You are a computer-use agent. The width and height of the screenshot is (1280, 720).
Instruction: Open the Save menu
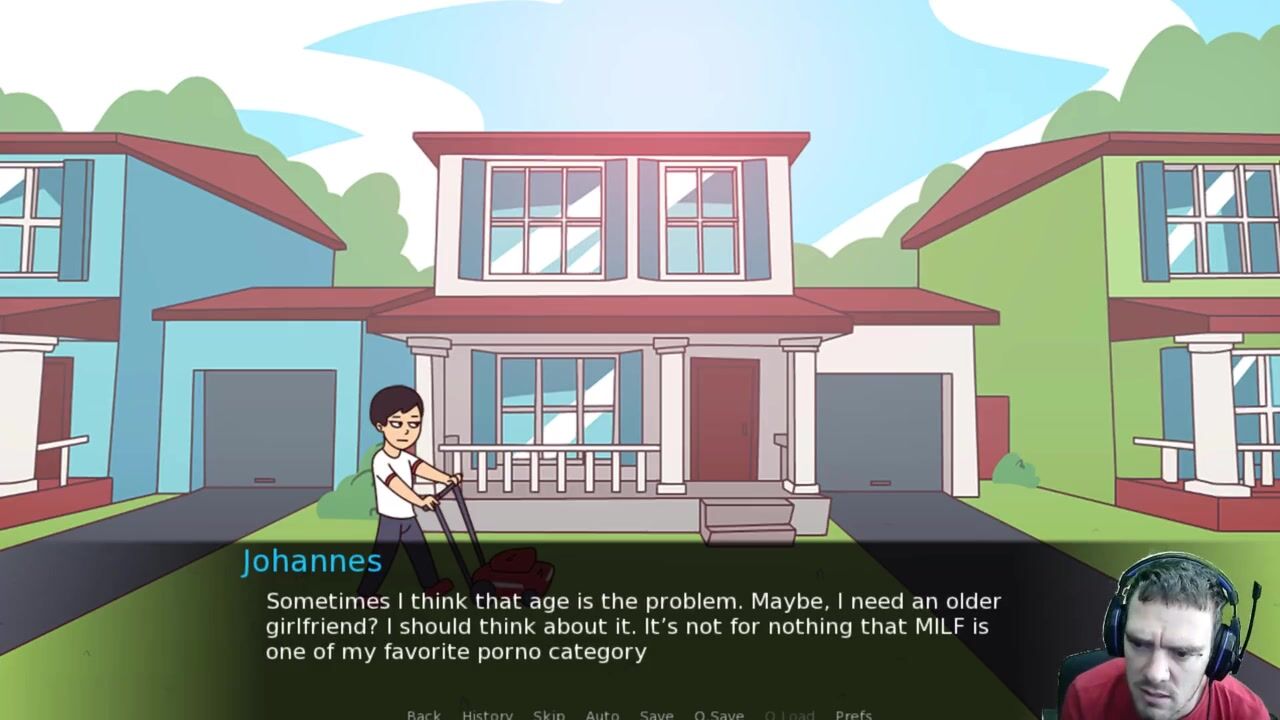(656, 714)
